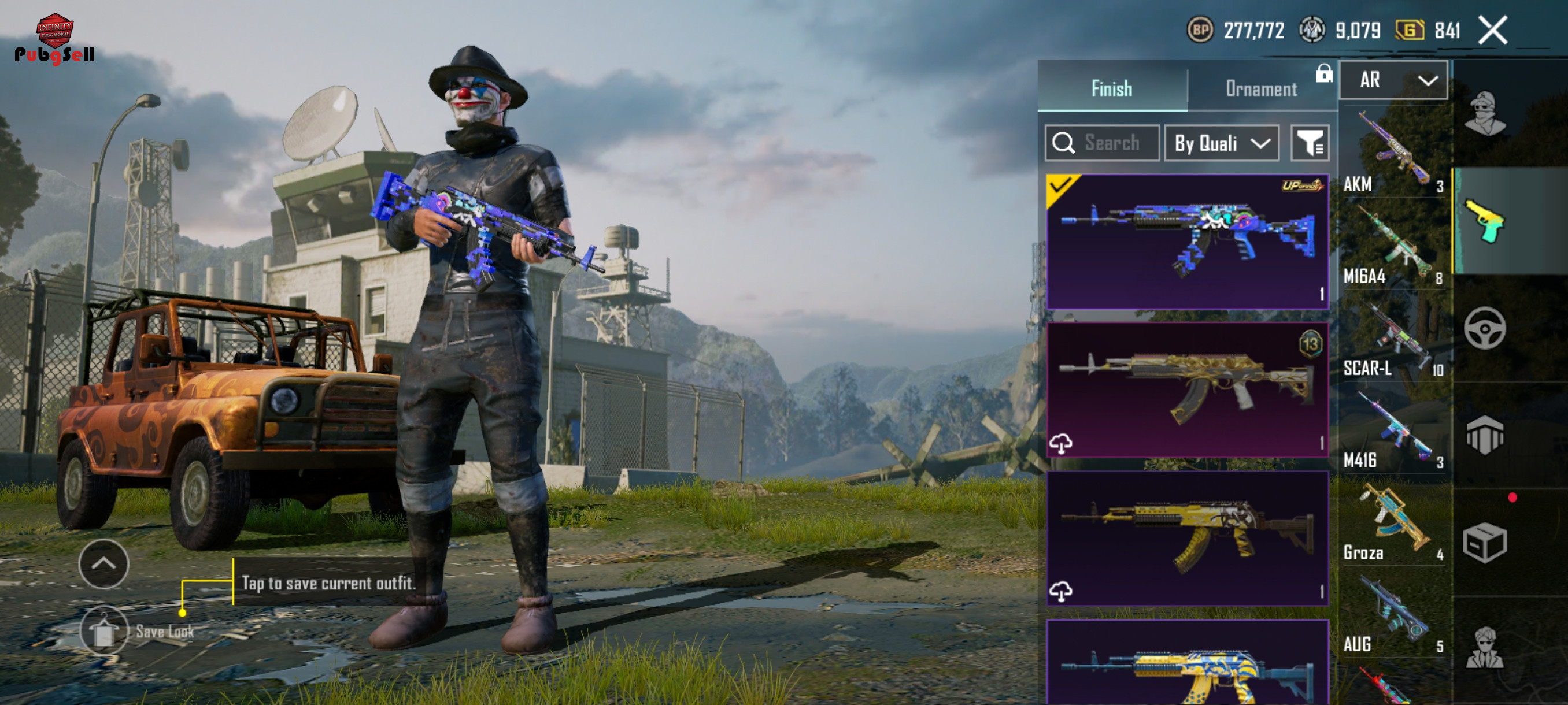Viewport: 1568px width, 705px height.
Task: Select the blue pixel AKM skin
Action: pos(1187,242)
